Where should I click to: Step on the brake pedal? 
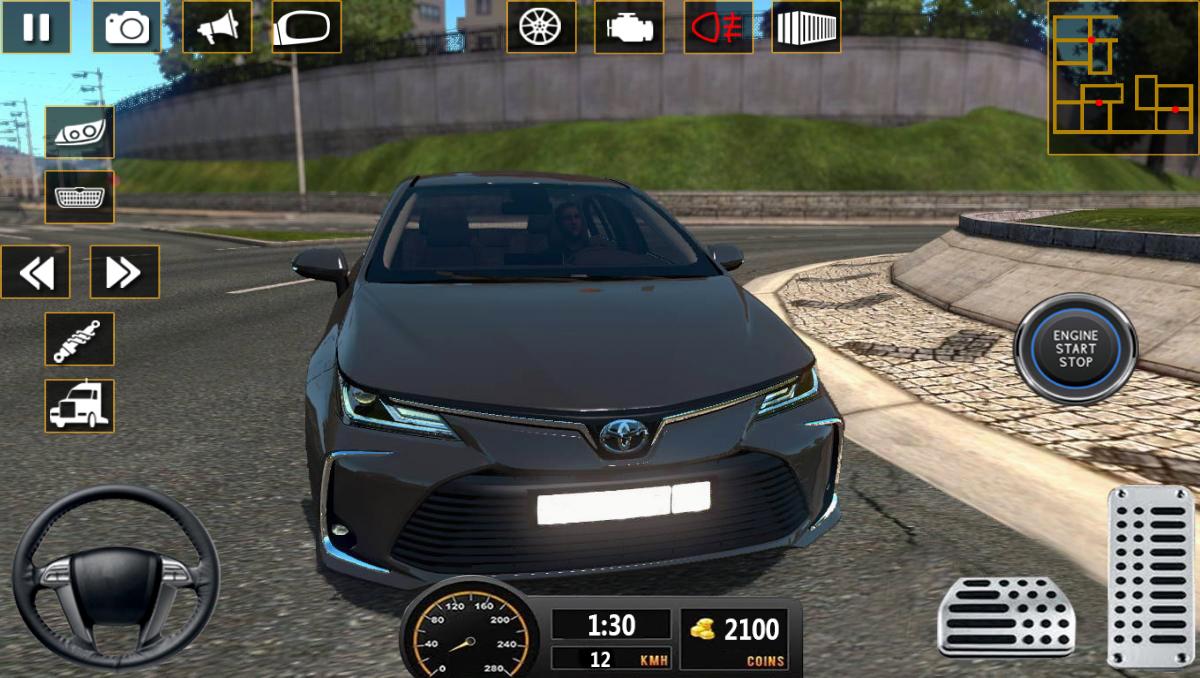(1006, 616)
